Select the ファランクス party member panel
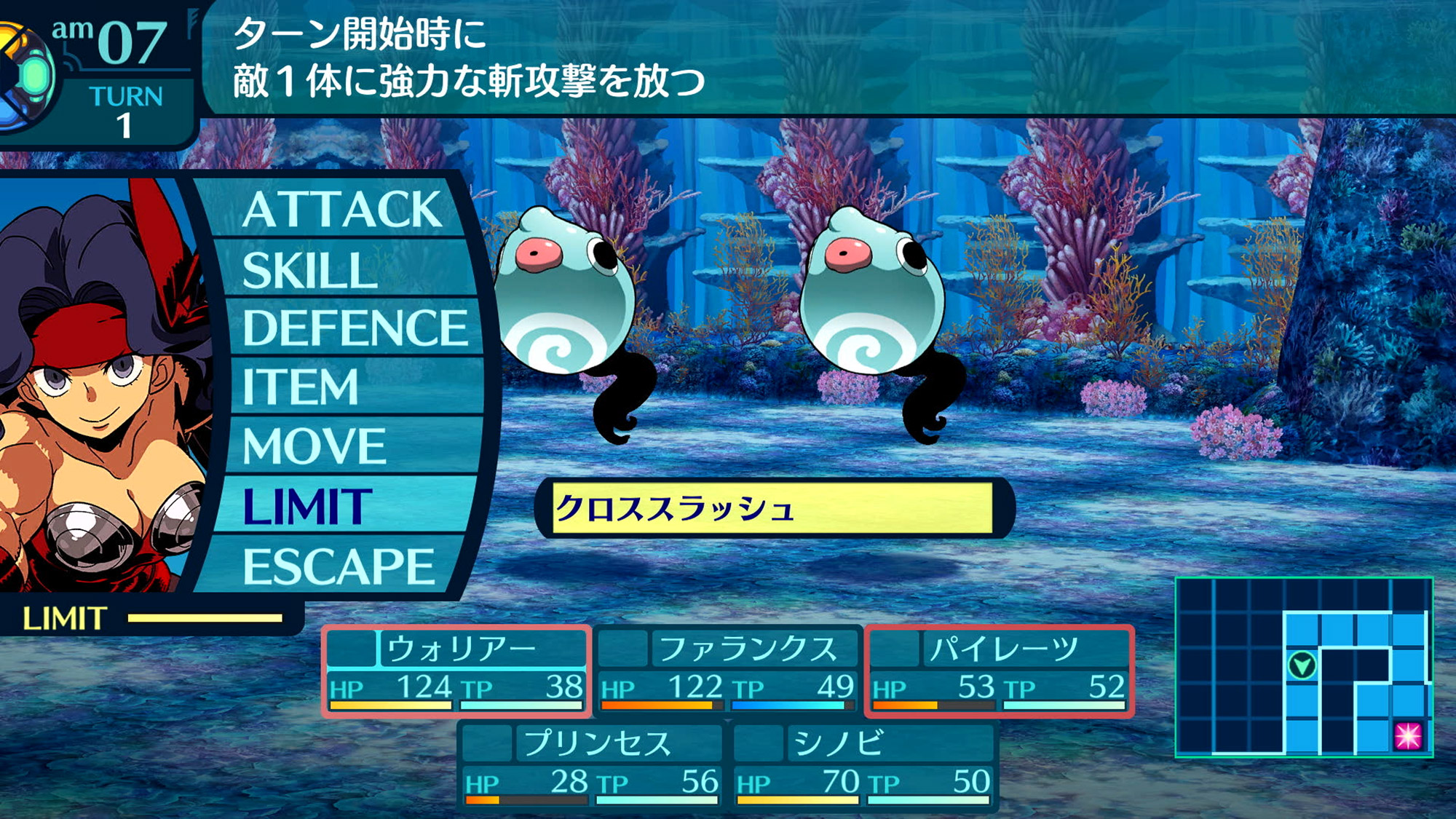Viewport: 1456px width, 819px height. click(727, 670)
